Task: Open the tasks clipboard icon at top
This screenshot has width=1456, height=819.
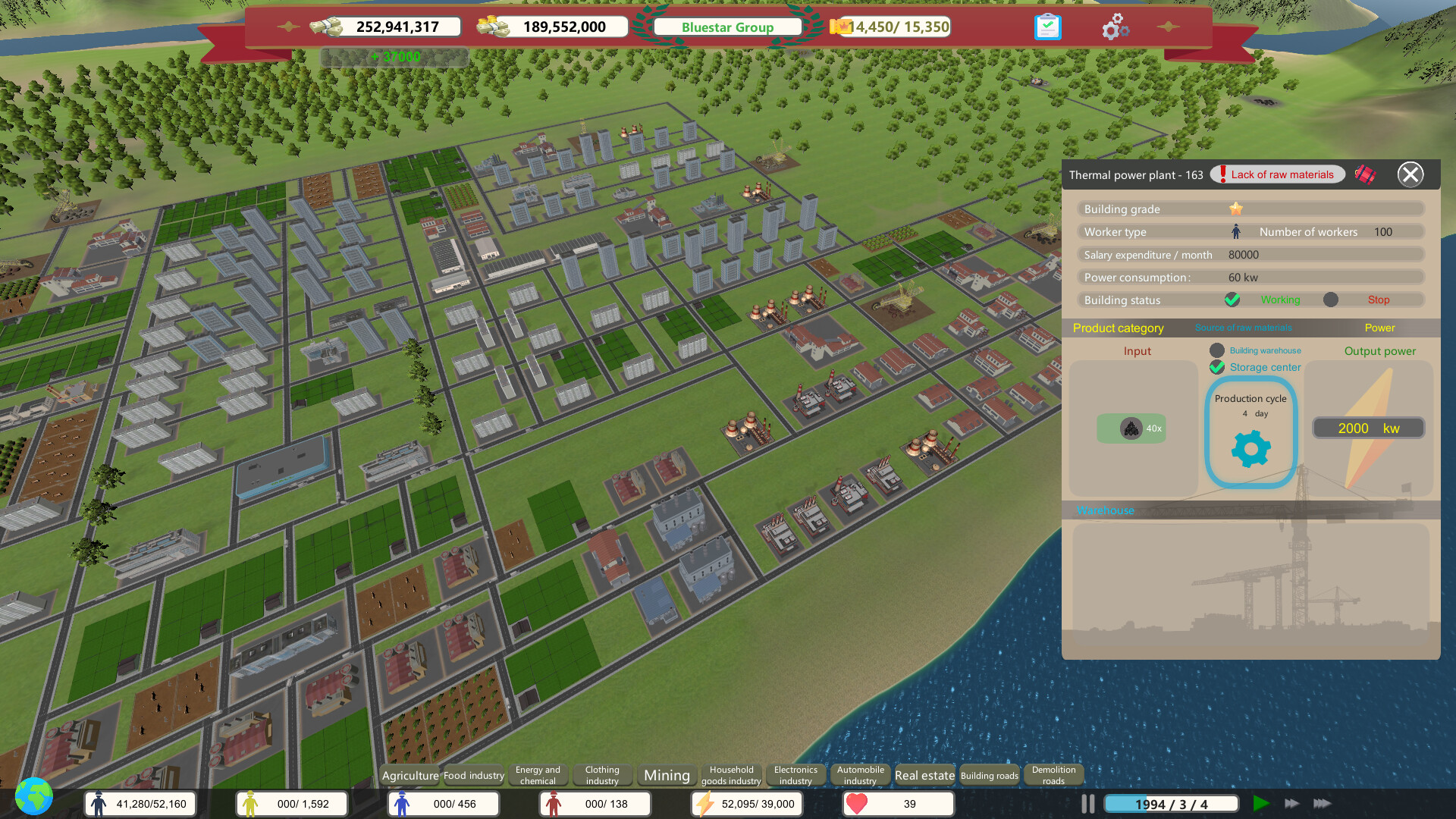Action: [1047, 26]
